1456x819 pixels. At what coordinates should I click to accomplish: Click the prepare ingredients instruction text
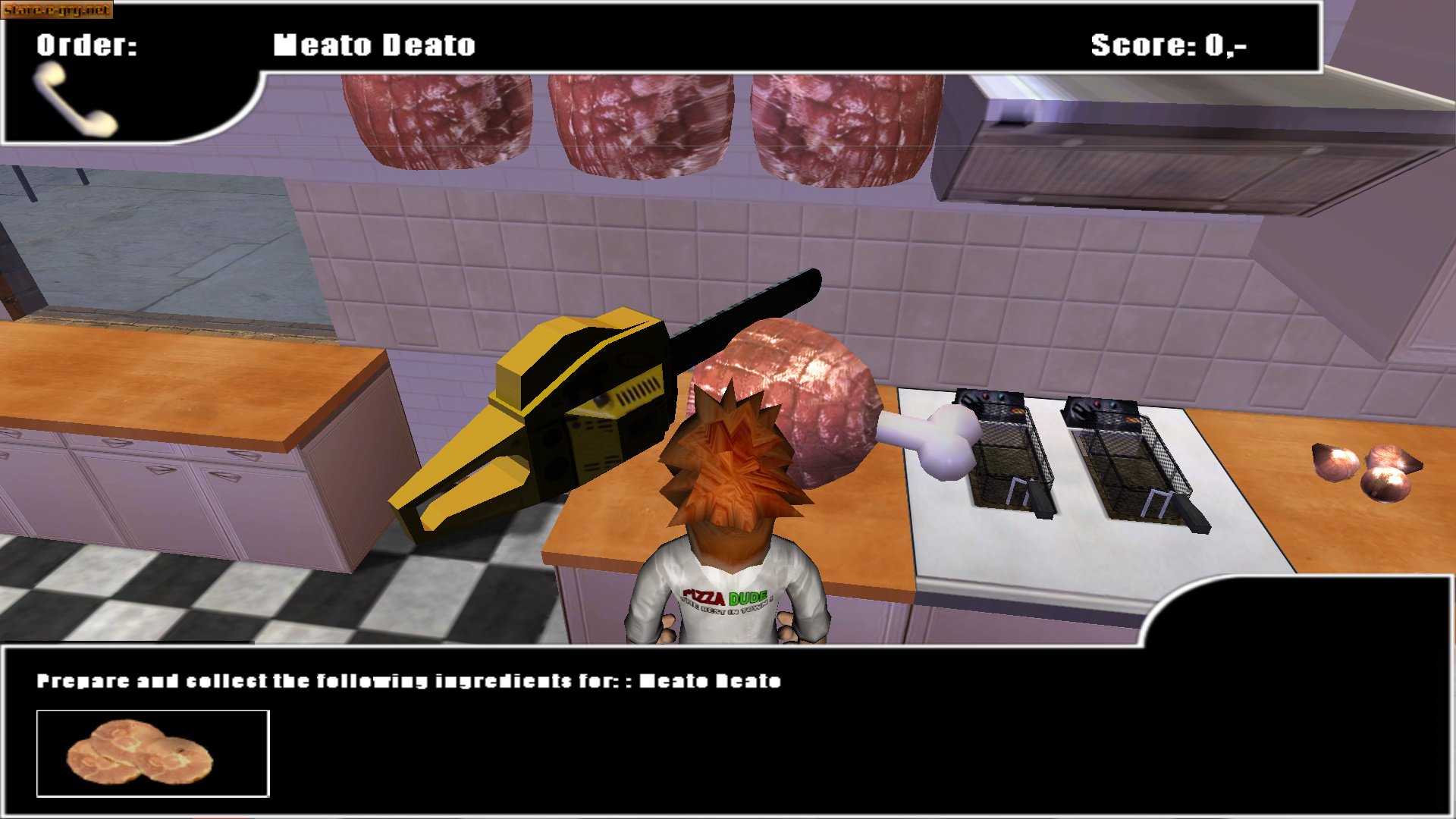(409, 681)
